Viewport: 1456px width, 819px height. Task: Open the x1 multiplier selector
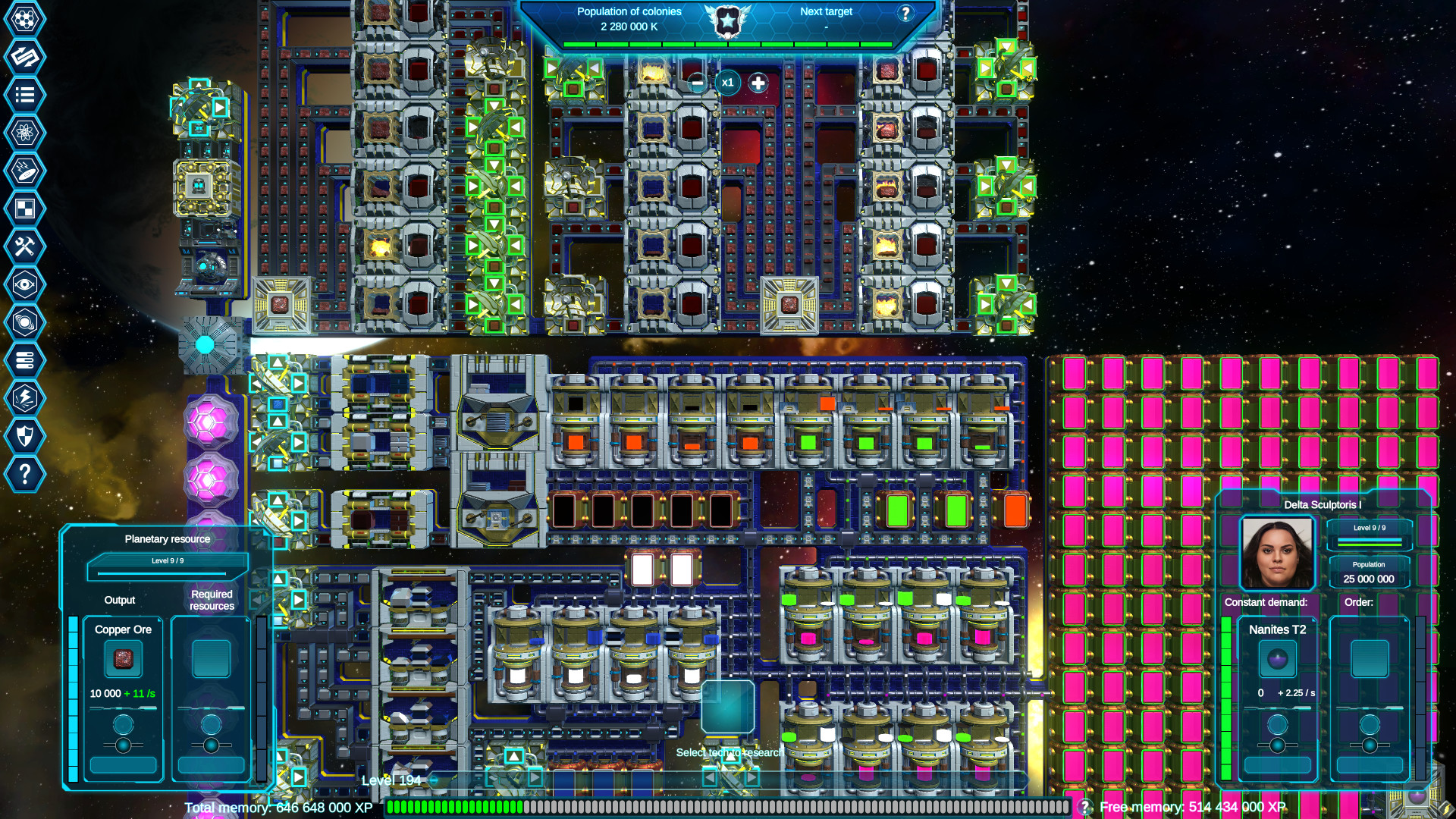(x=728, y=83)
